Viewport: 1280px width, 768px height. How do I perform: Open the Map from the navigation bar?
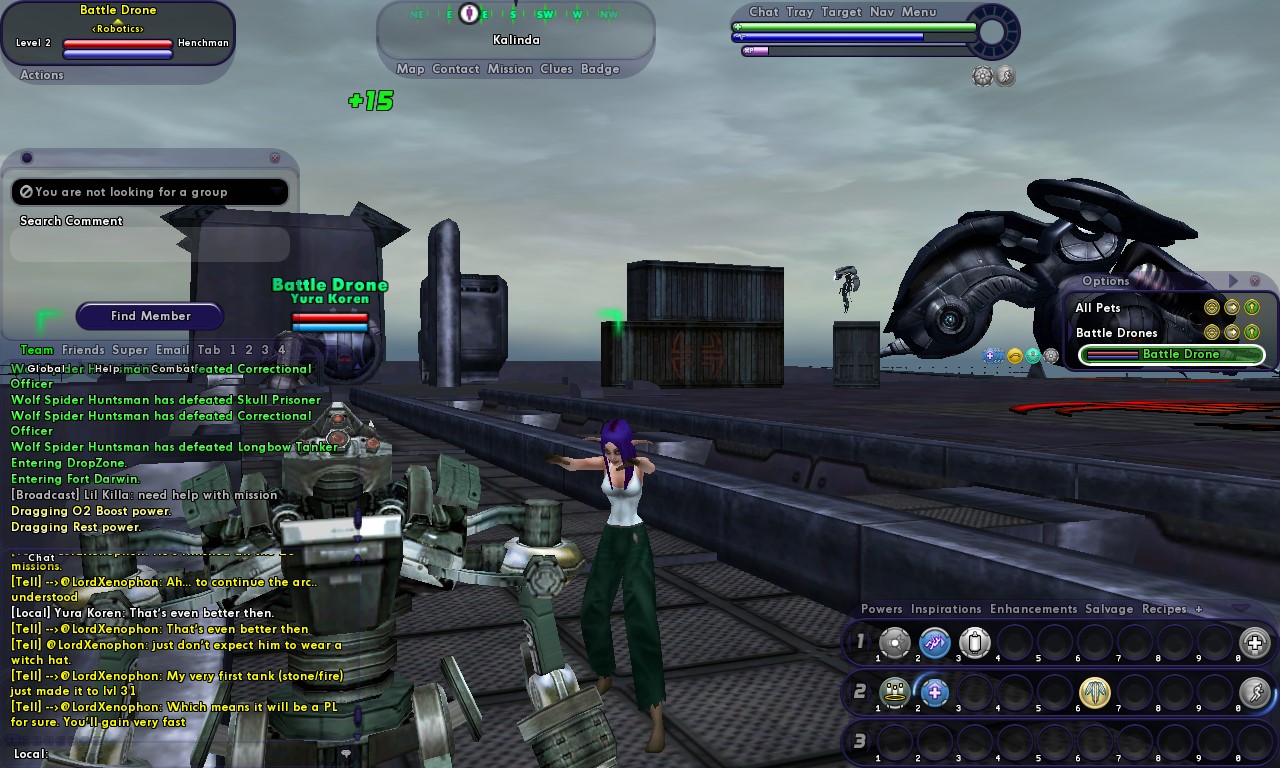point(410,69)
